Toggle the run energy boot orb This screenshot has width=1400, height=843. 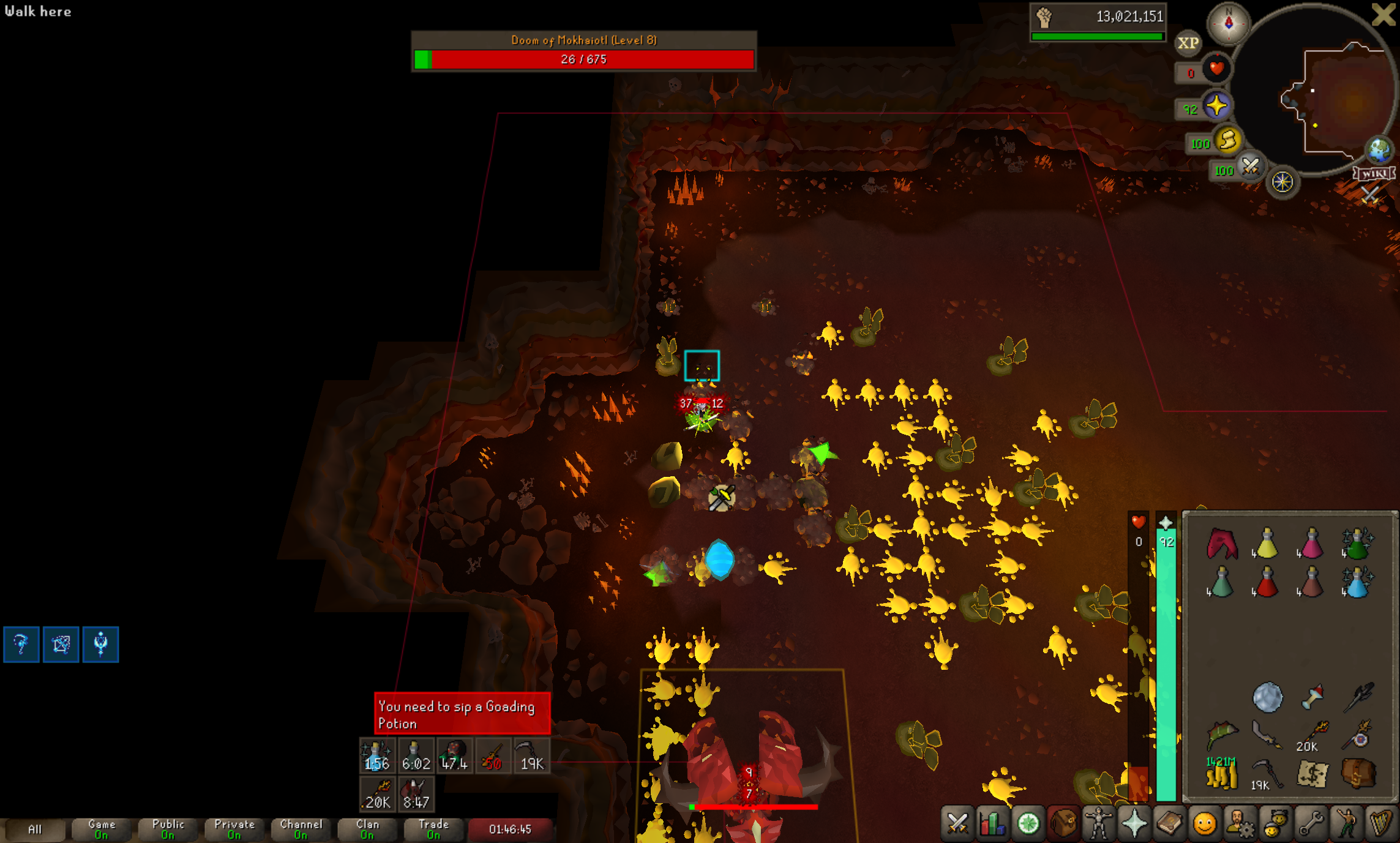pos(1228,141)
